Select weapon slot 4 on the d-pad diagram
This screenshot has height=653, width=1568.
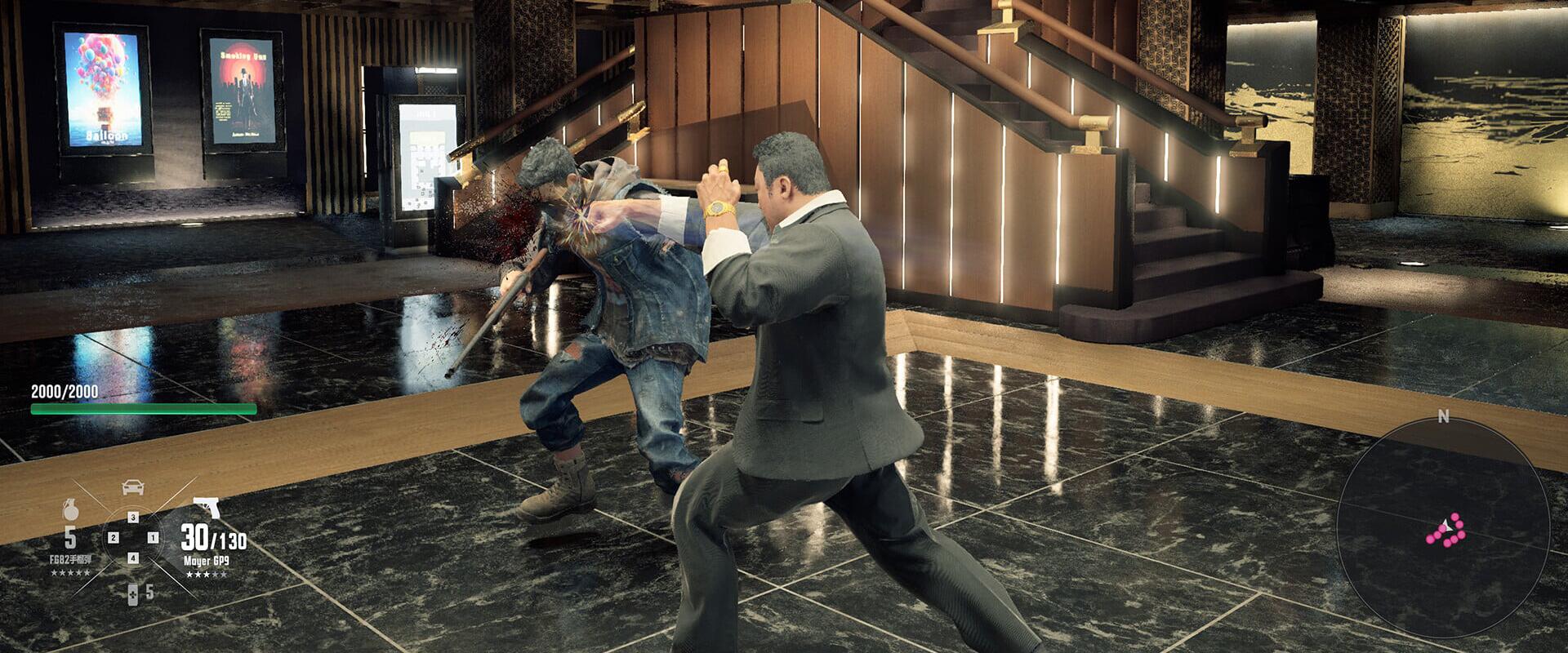click(133, 558)
